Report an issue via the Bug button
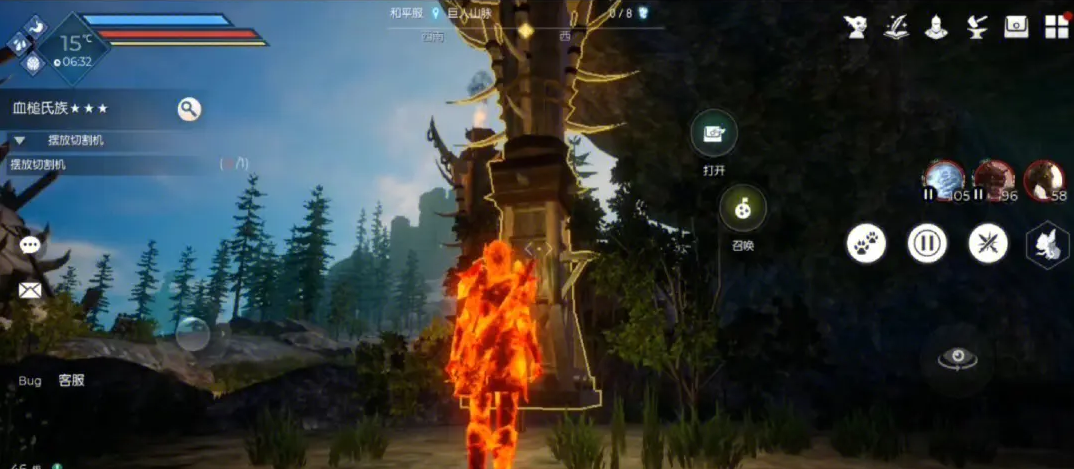This screenshot has height=469, width=1074. [x=30, y=381]
